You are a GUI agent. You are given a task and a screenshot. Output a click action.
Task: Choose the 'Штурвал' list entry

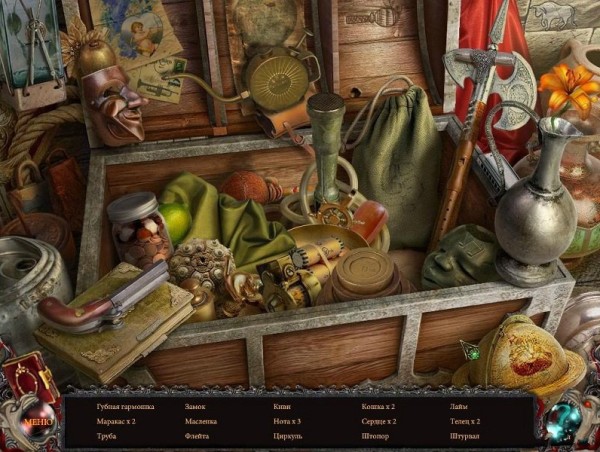(x=466, y=437)
